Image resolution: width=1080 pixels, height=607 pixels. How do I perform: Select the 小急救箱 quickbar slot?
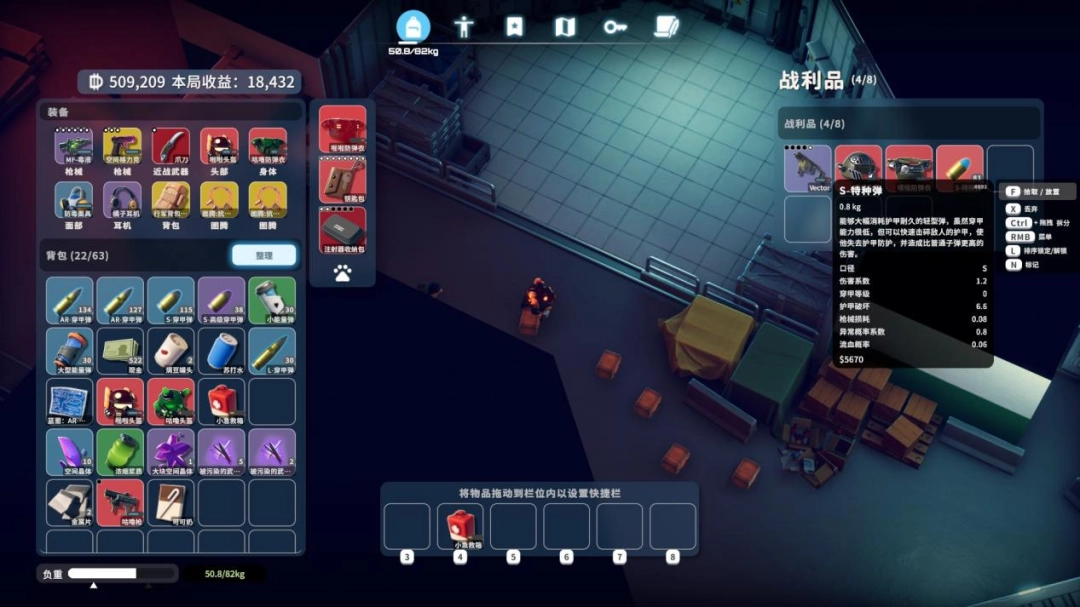(x=460, y=525)
